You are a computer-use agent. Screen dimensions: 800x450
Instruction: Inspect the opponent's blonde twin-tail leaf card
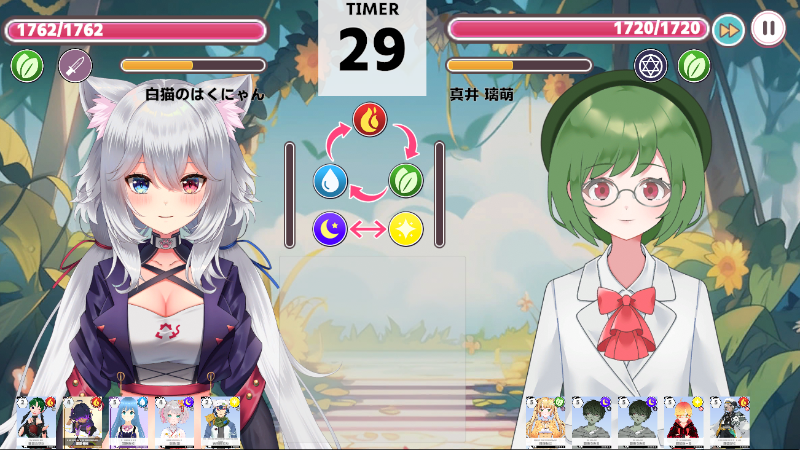click(x=544, y=421)
